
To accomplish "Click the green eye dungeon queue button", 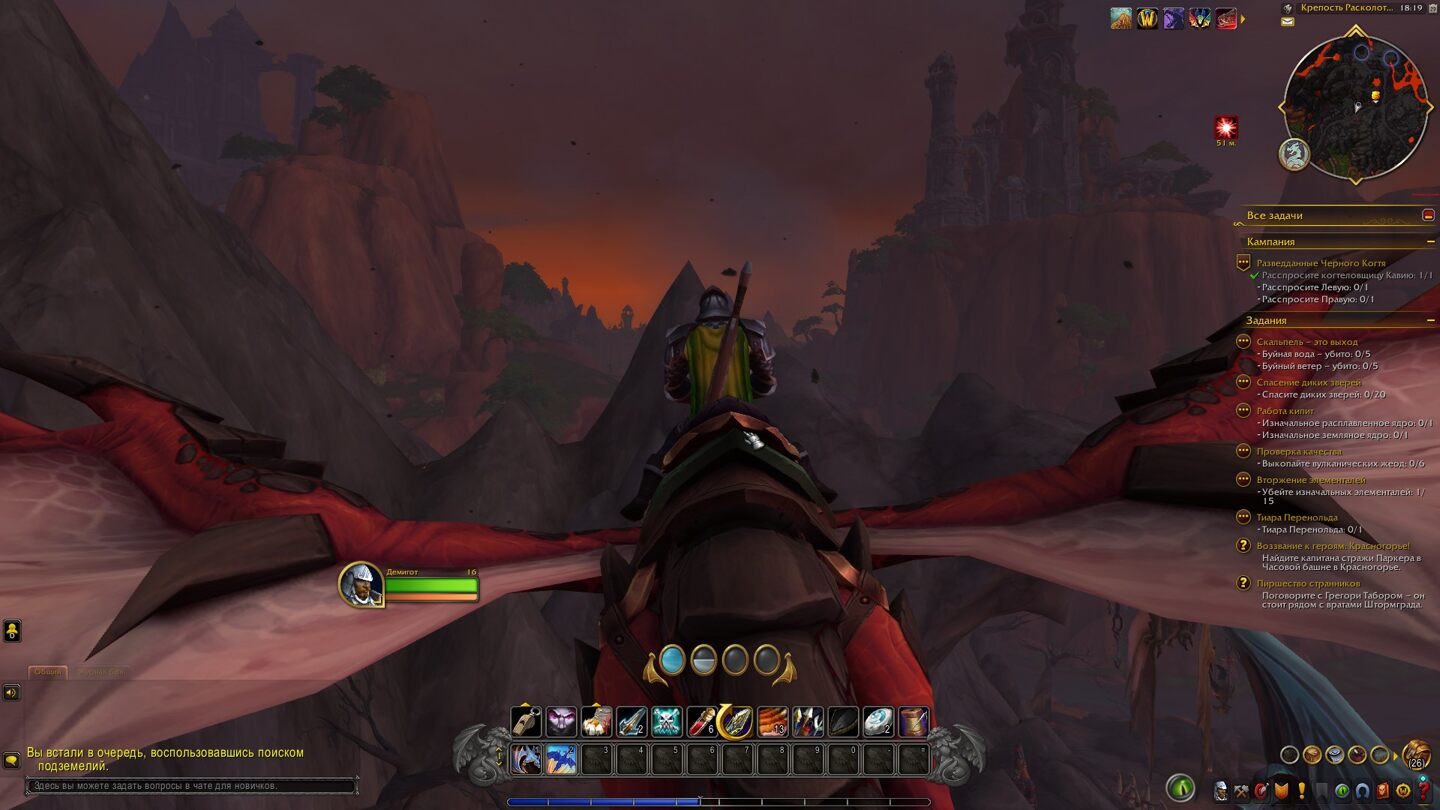I will [1180, 788].
